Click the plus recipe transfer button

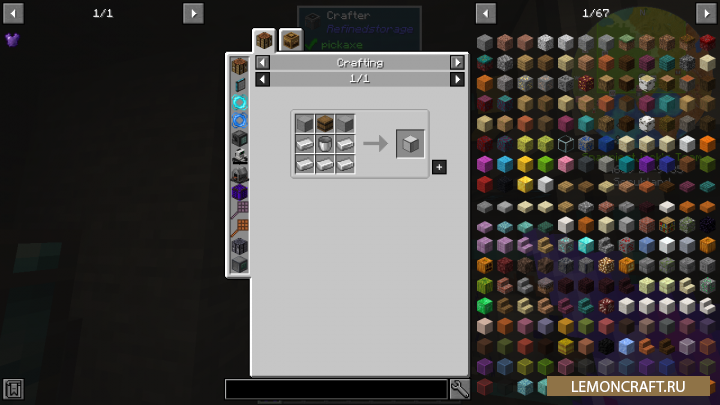(x=439, y=166)
